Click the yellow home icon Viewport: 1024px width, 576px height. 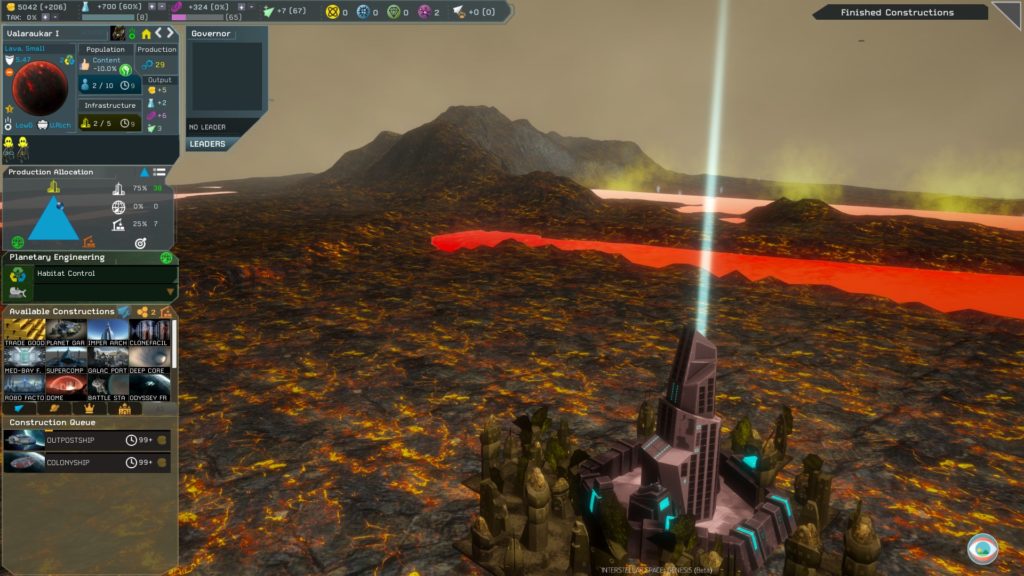coord(146,34)
